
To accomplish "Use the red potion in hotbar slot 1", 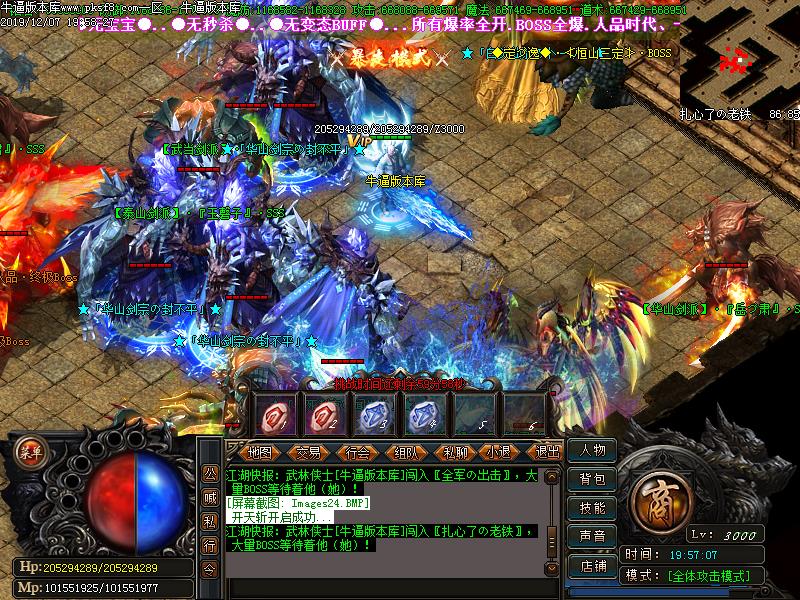I will coord(273,413).
